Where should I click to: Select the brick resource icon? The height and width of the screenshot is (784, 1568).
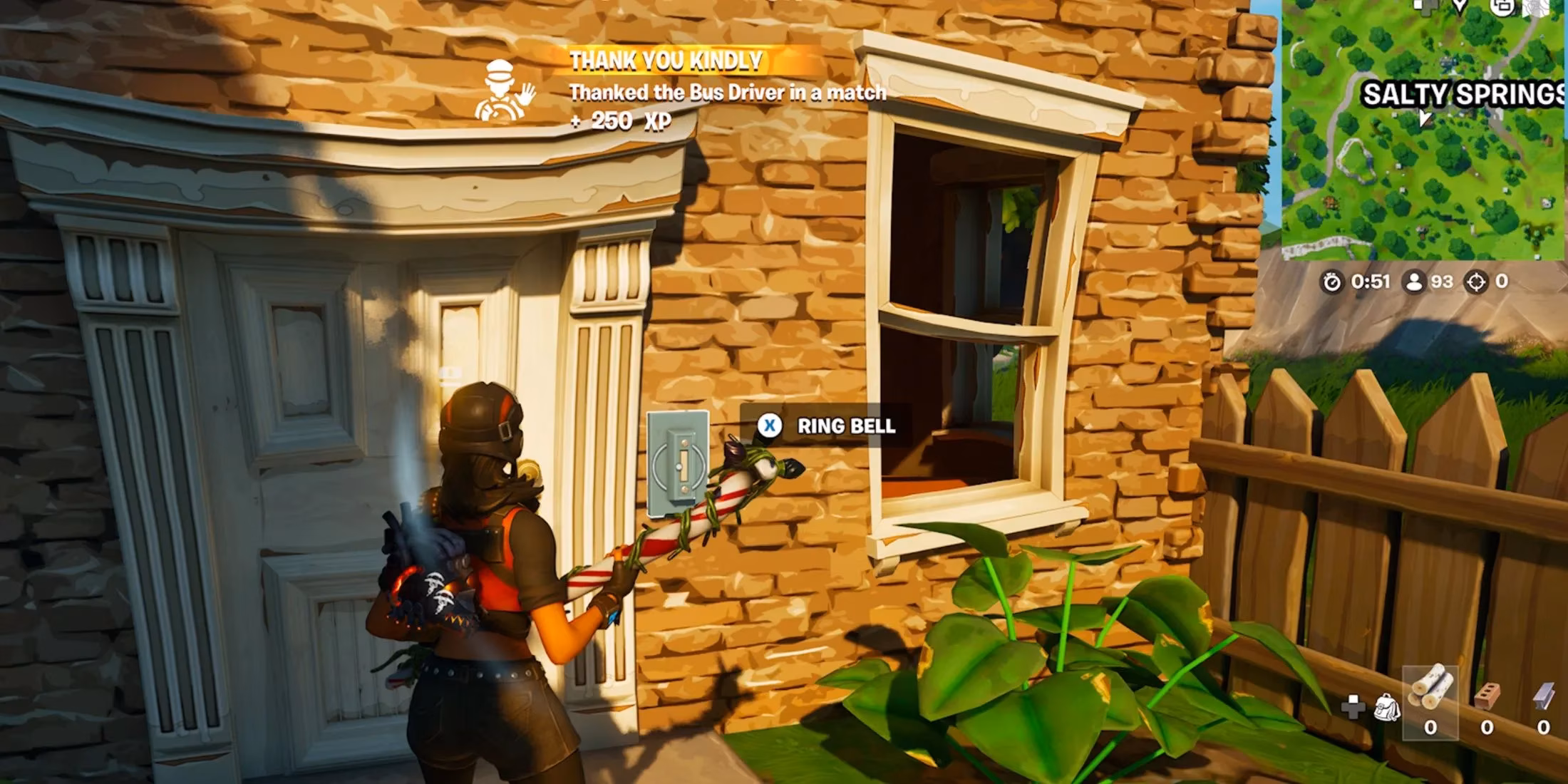point(1487,695)
